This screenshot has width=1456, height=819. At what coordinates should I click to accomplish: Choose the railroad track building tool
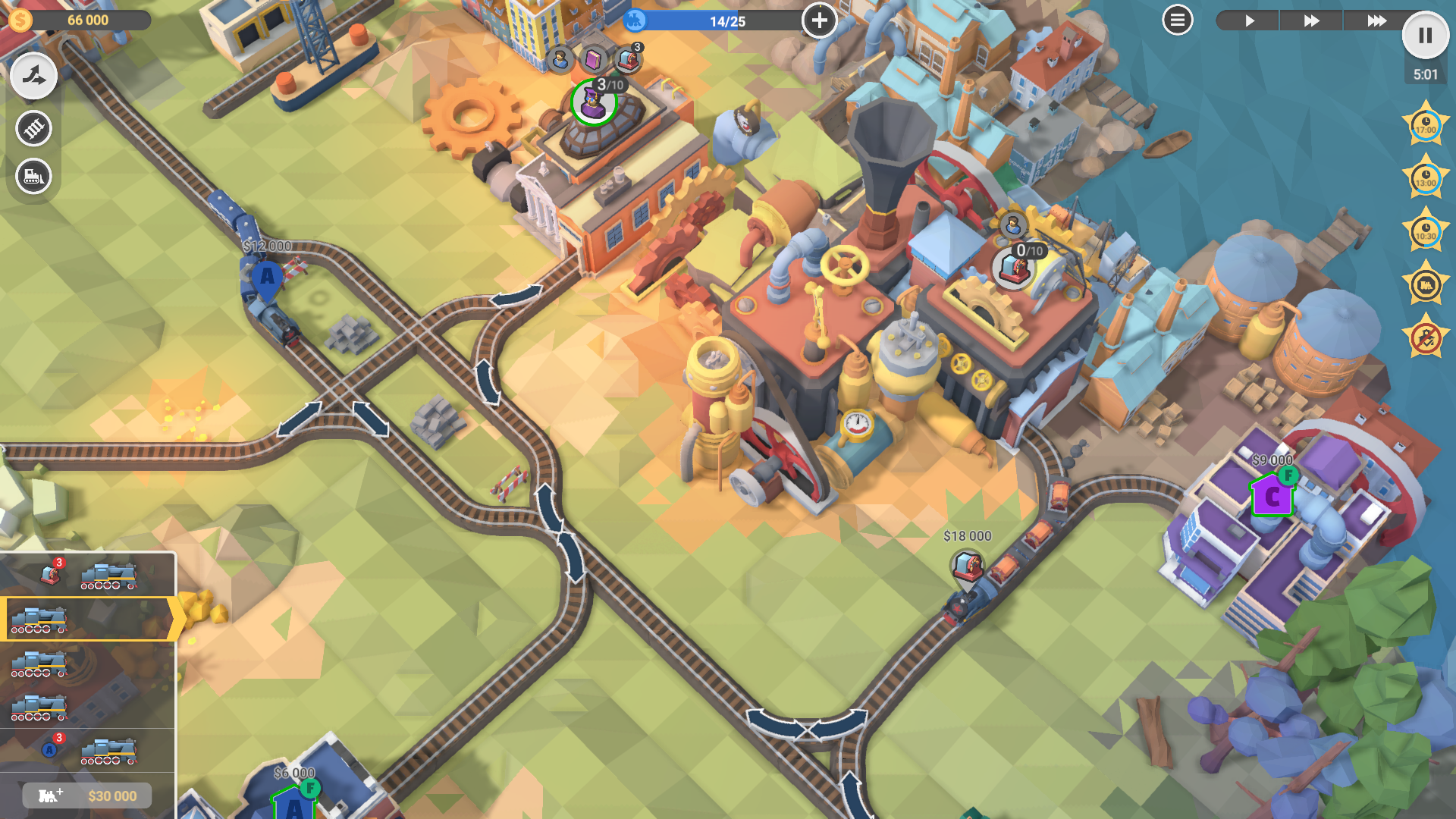(33, 128)
